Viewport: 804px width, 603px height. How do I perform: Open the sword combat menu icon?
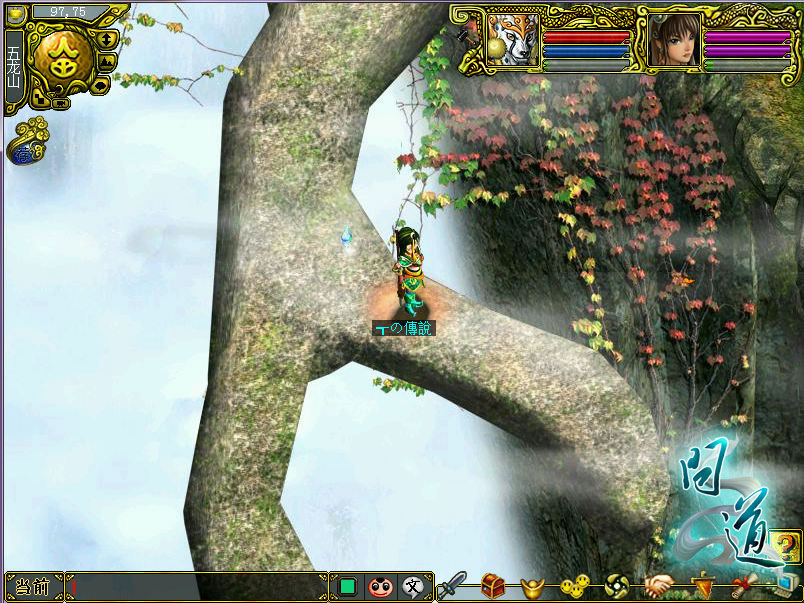pos(453,585)
